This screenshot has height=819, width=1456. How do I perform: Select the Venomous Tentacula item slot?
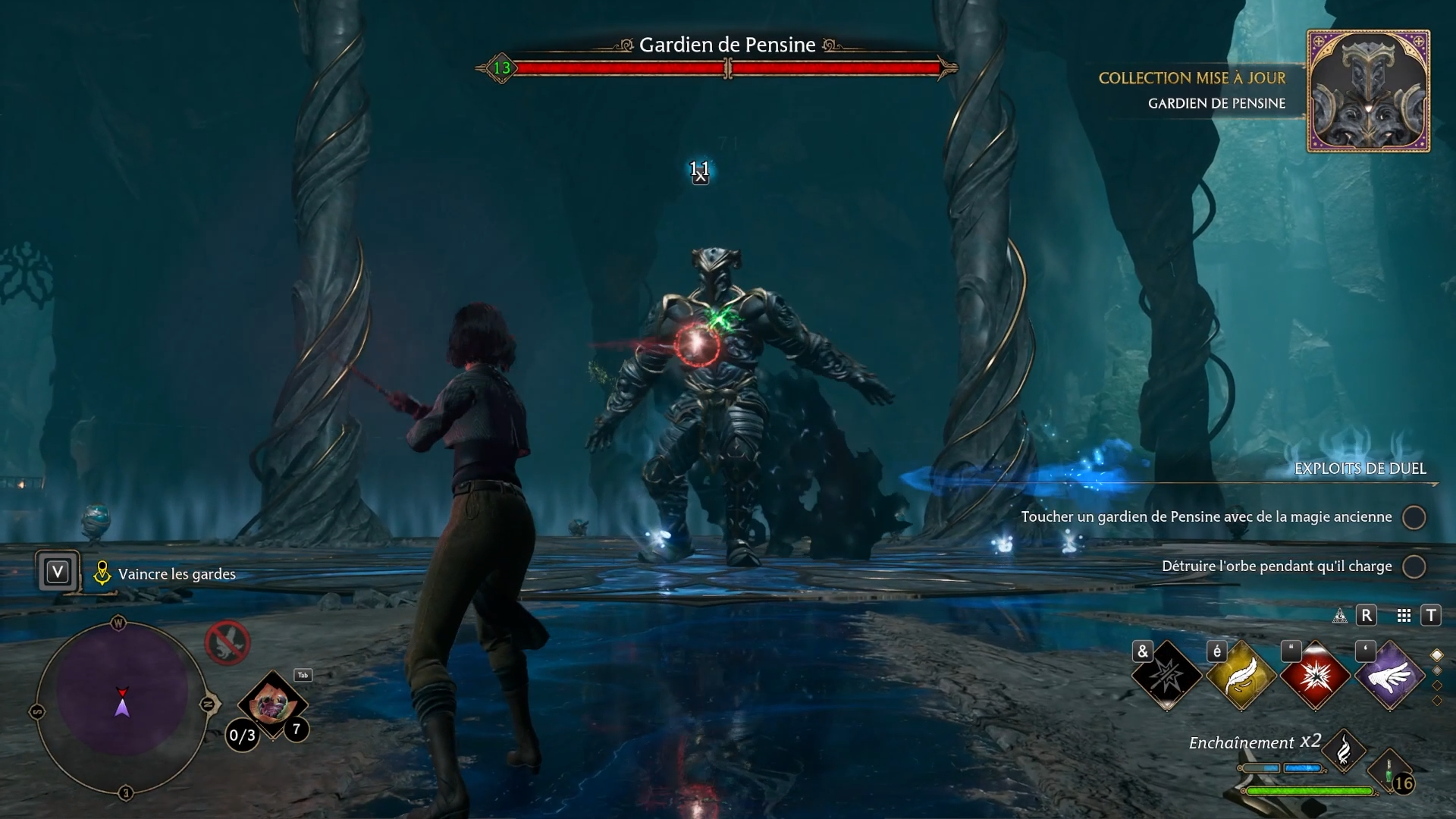[271, 705]
